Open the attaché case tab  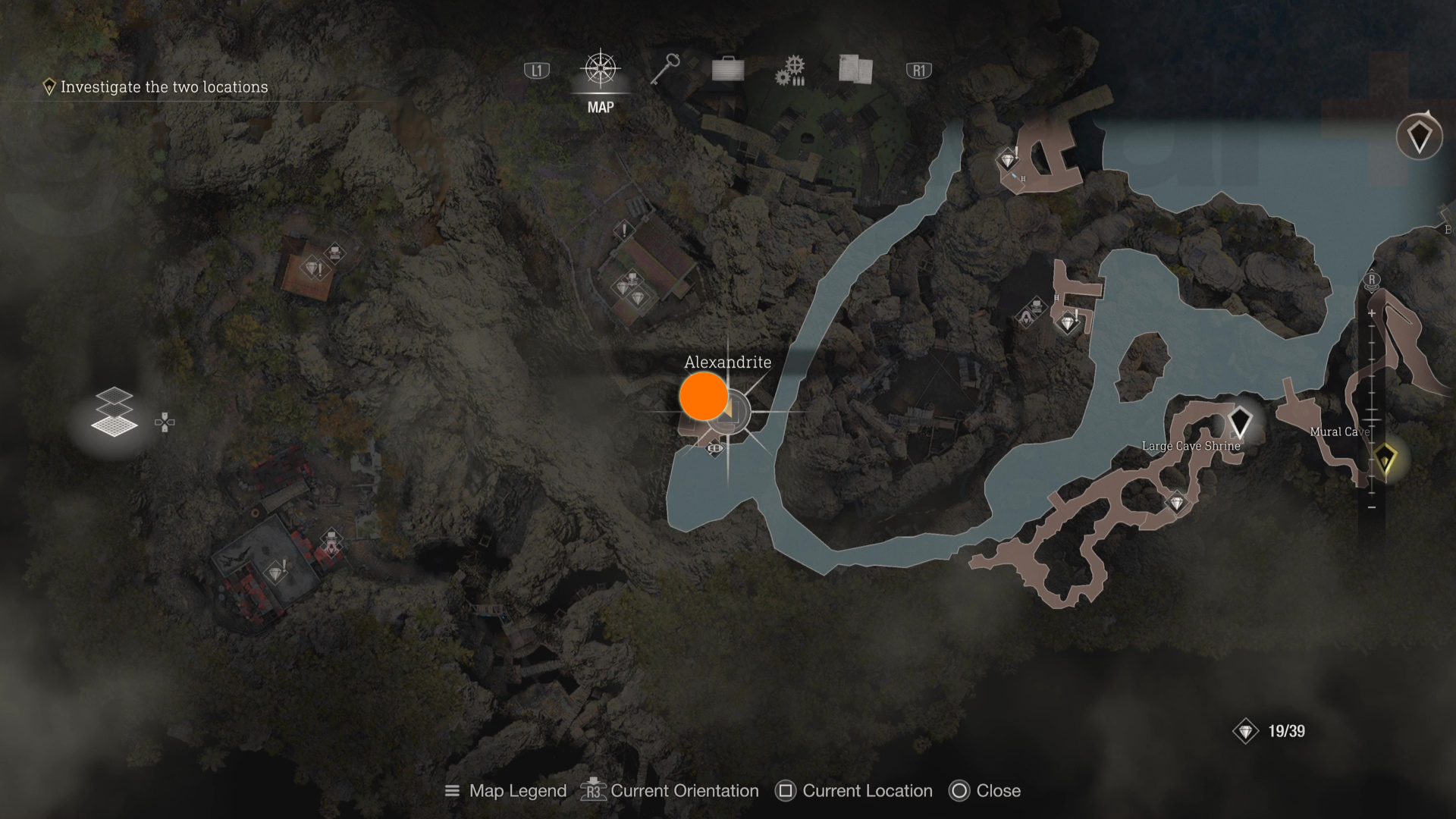pyautogui.click(x=728, y=70)
